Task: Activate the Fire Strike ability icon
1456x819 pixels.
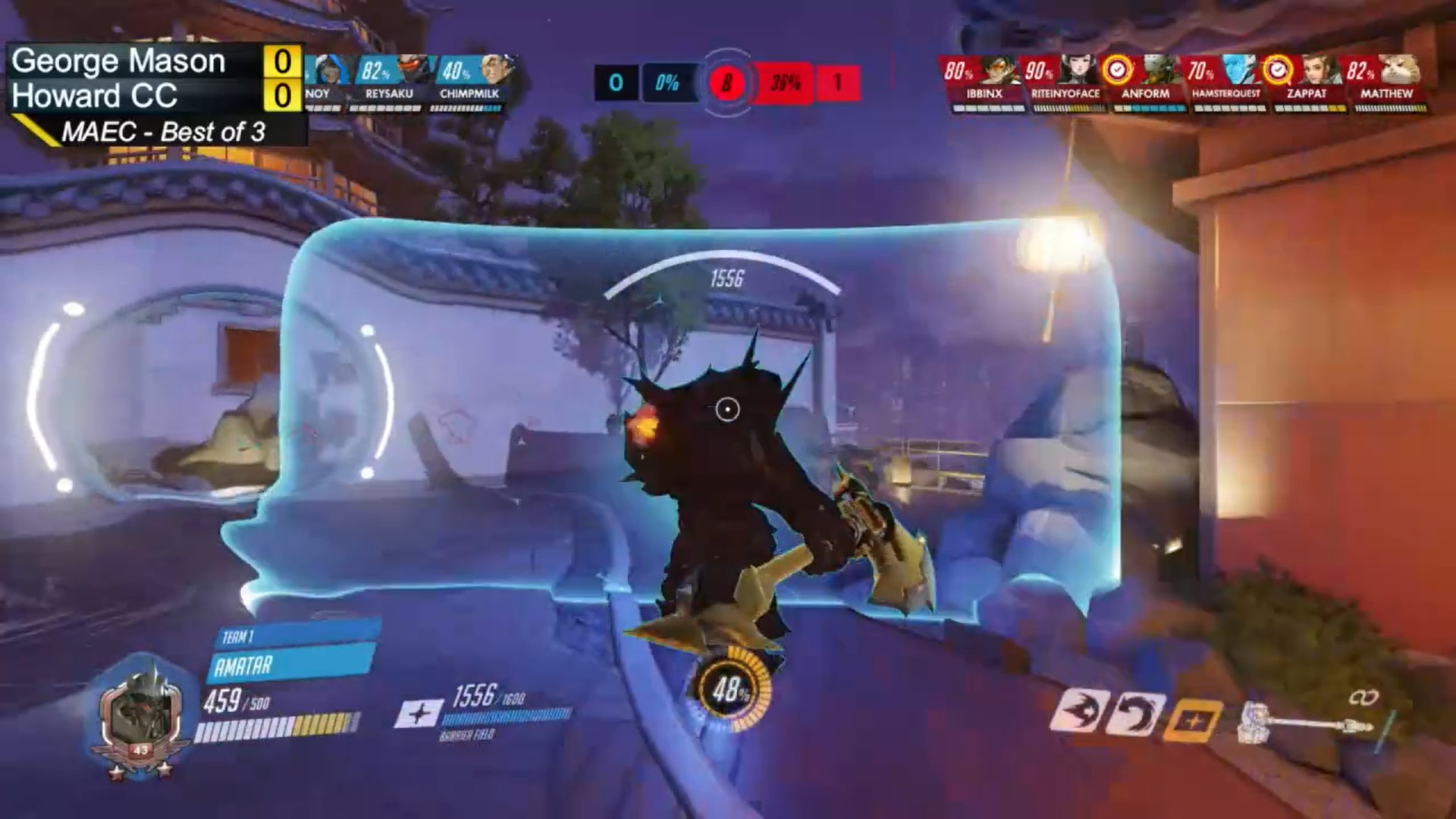Action: (x=1134, y=714)
